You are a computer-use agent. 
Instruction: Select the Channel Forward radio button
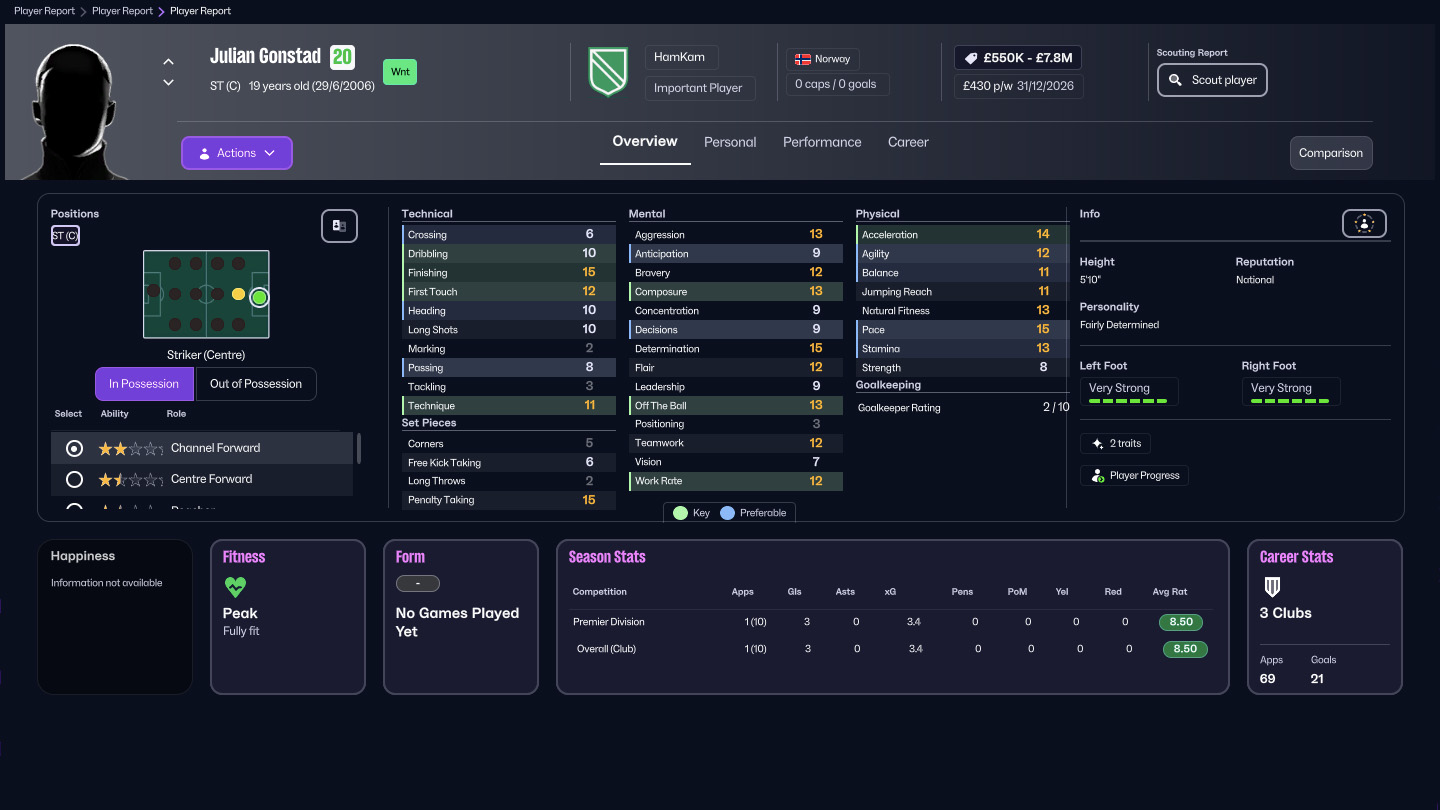[73, 448]
